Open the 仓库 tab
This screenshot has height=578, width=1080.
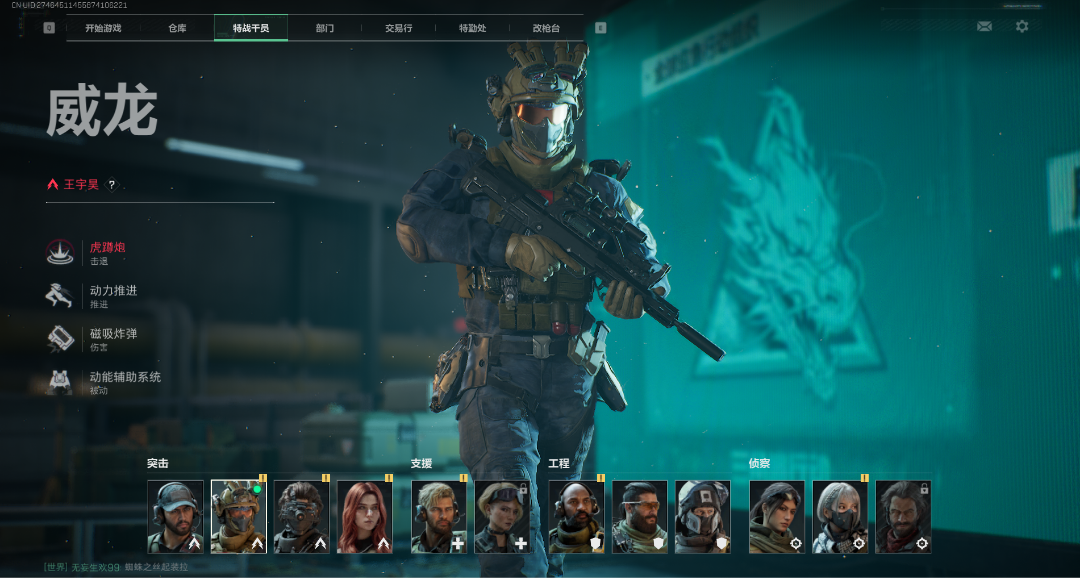[x=177, y=28]
